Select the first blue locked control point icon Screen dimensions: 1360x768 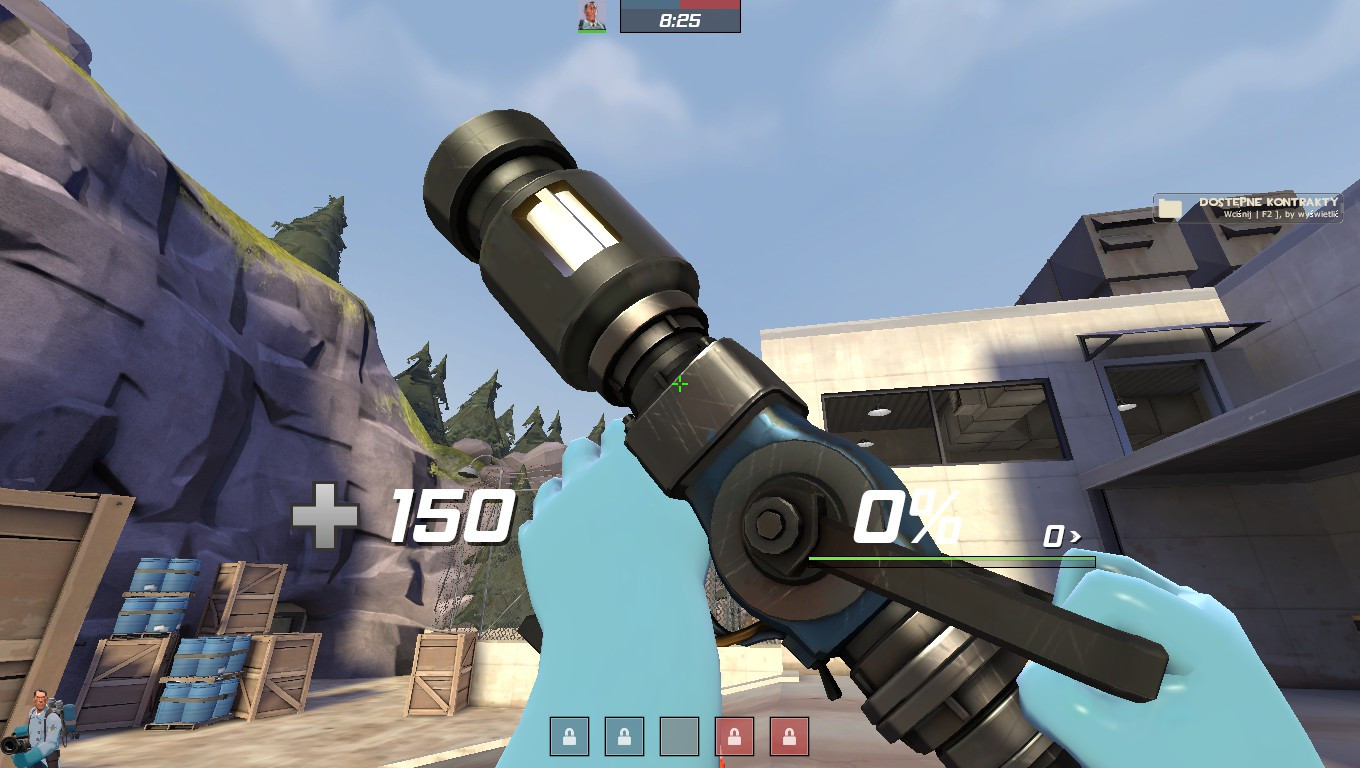(570, 734)
